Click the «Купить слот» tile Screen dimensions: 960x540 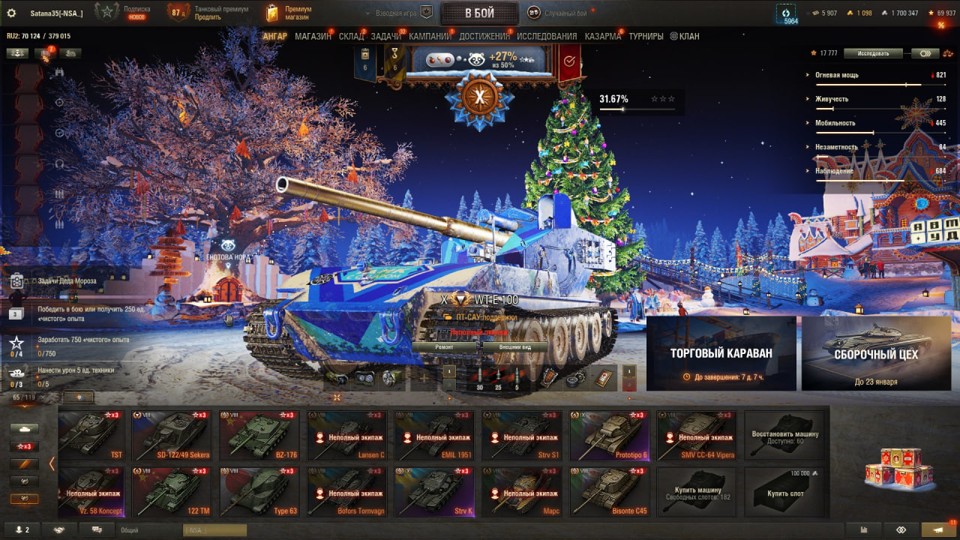pos(784,491)
